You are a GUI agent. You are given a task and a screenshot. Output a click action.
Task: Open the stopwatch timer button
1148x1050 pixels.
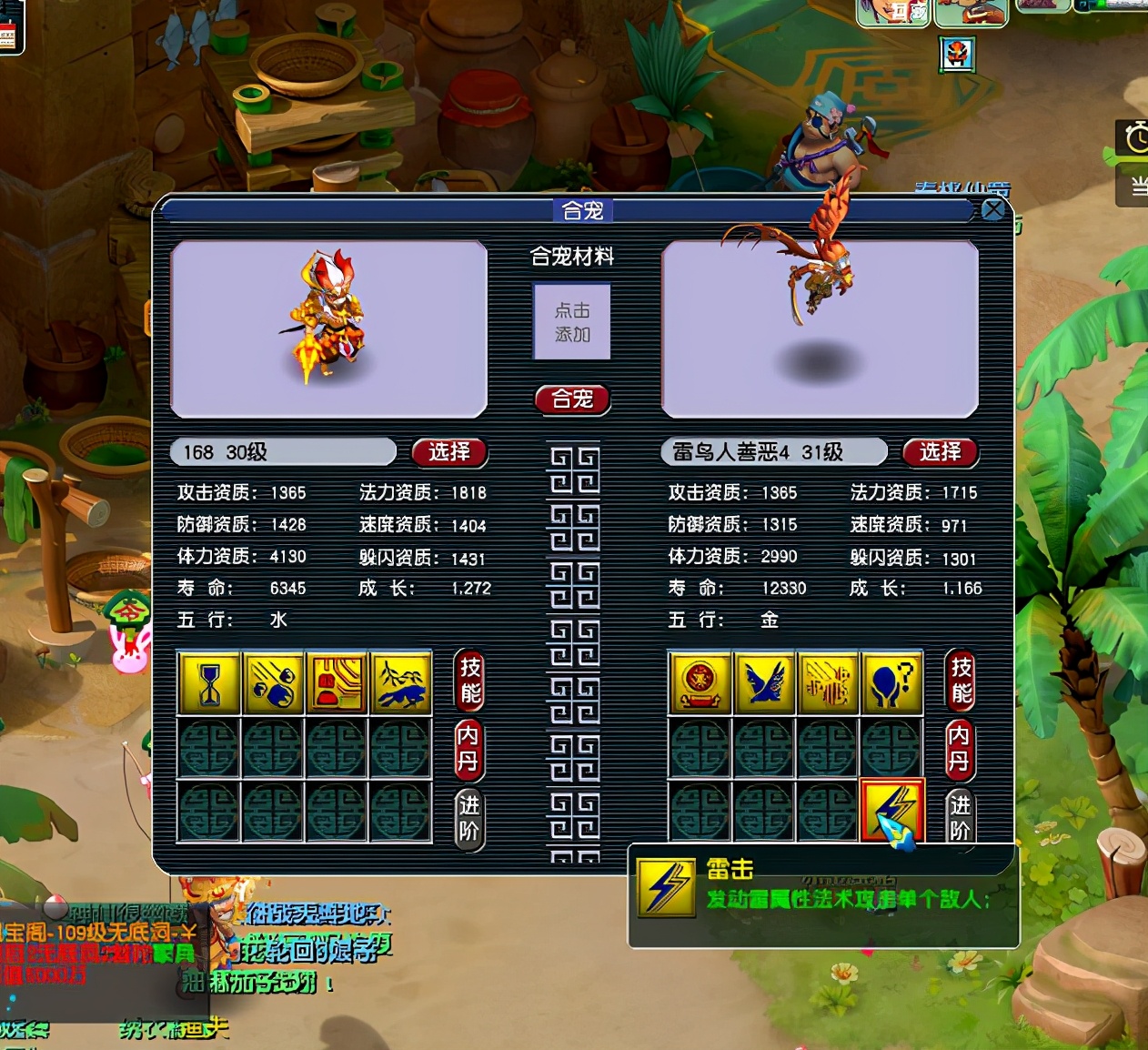1134,137
